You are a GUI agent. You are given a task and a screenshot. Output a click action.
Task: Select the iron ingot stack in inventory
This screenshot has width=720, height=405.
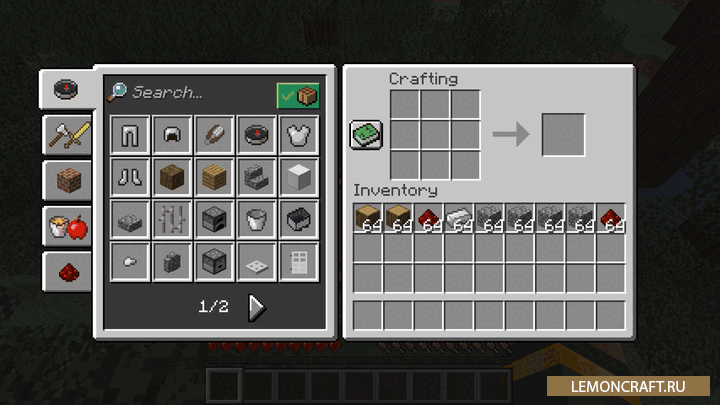pos(458,218)
